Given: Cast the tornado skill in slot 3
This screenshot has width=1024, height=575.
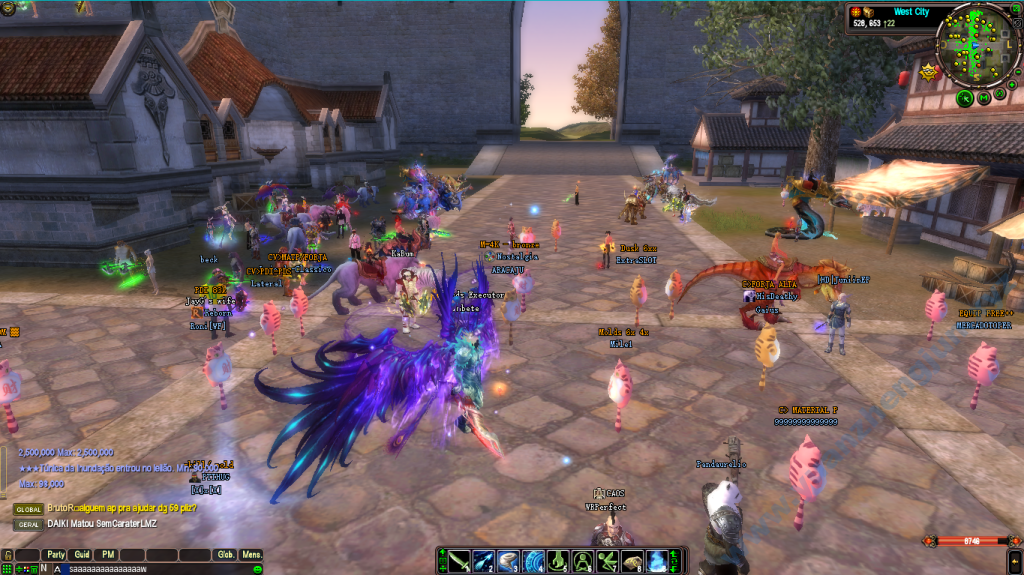Looking at the screenshot, I should [509, 561].
